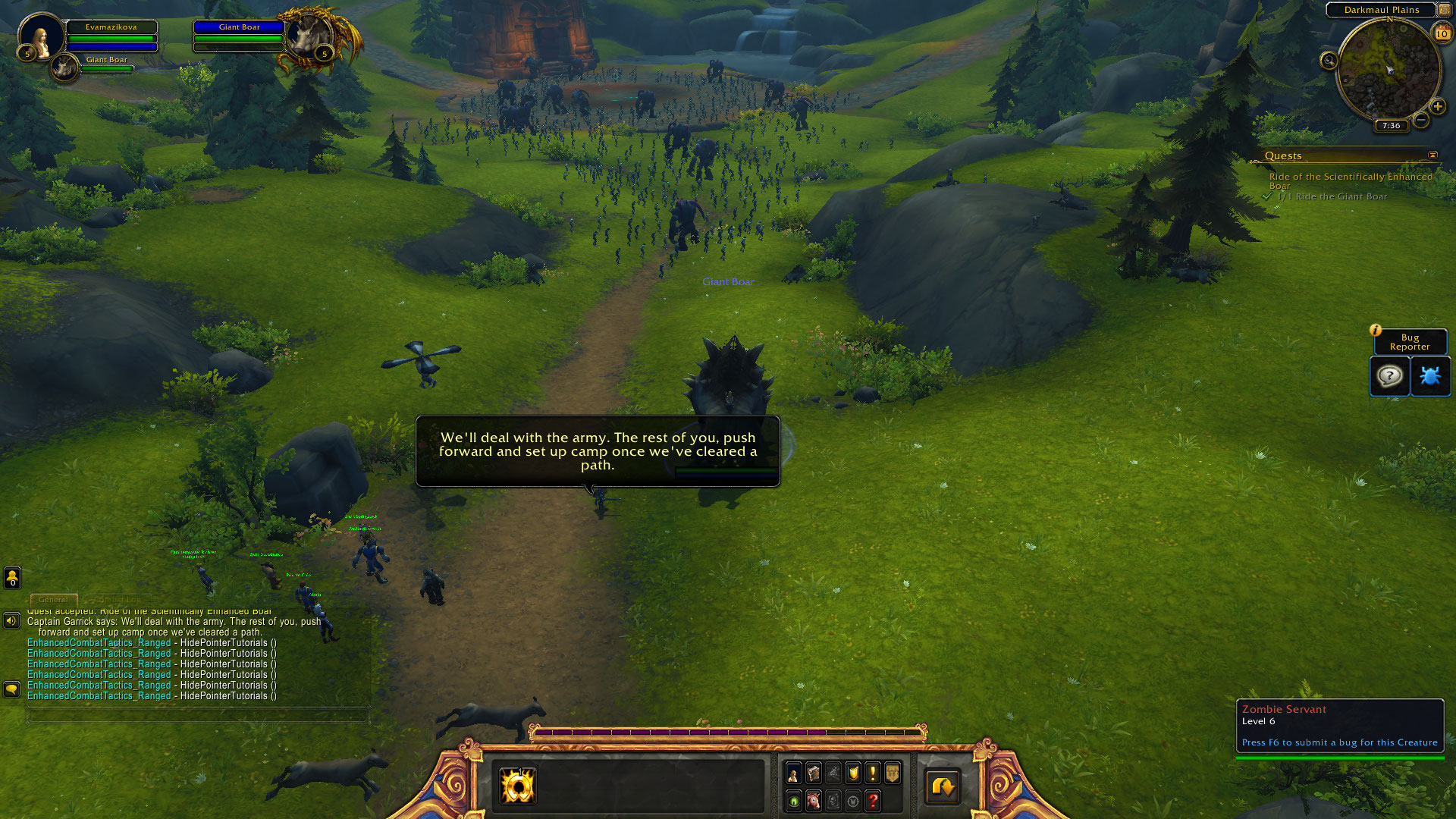Open the red question mark help button

(873, 801)
